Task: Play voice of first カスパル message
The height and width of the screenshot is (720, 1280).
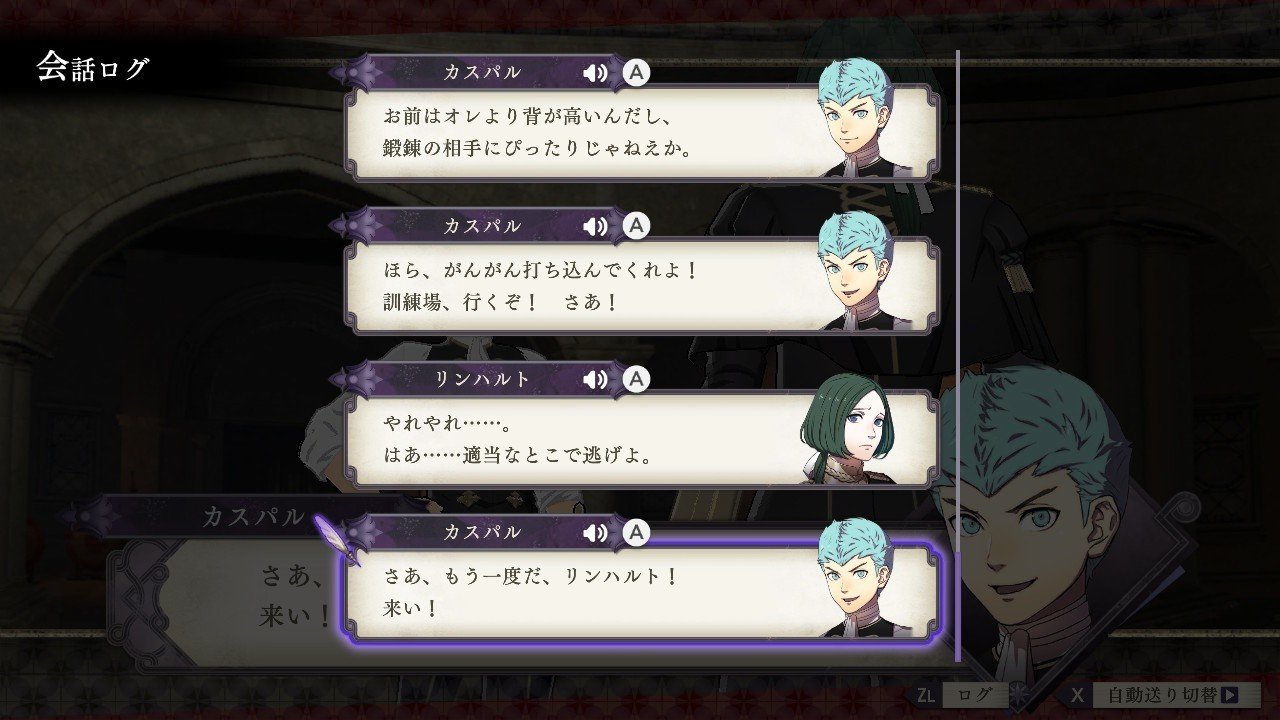Action: click(593, 72)
